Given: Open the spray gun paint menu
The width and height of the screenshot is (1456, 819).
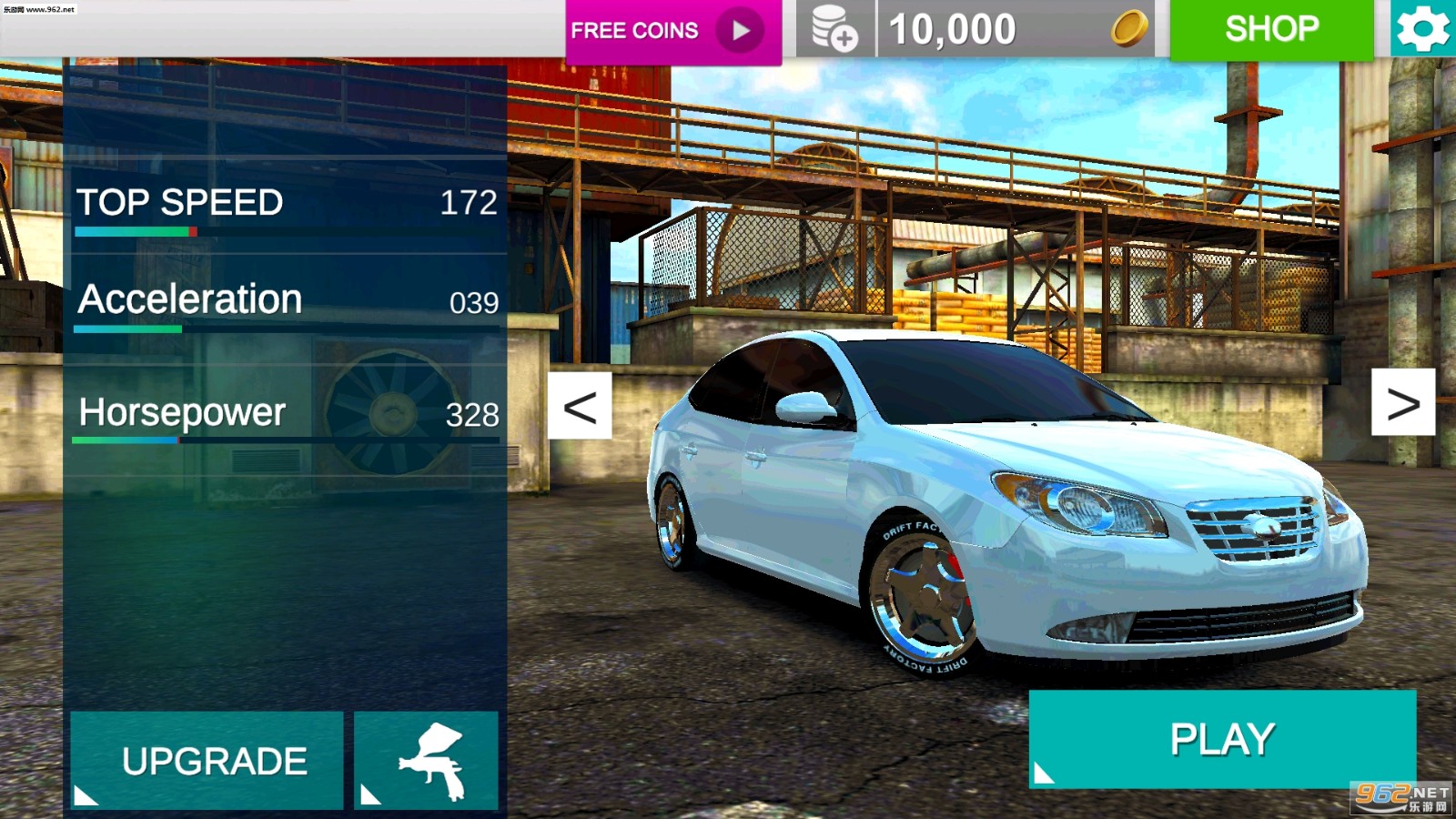Looking at the screenshot, I should click(x=427, y=761).
